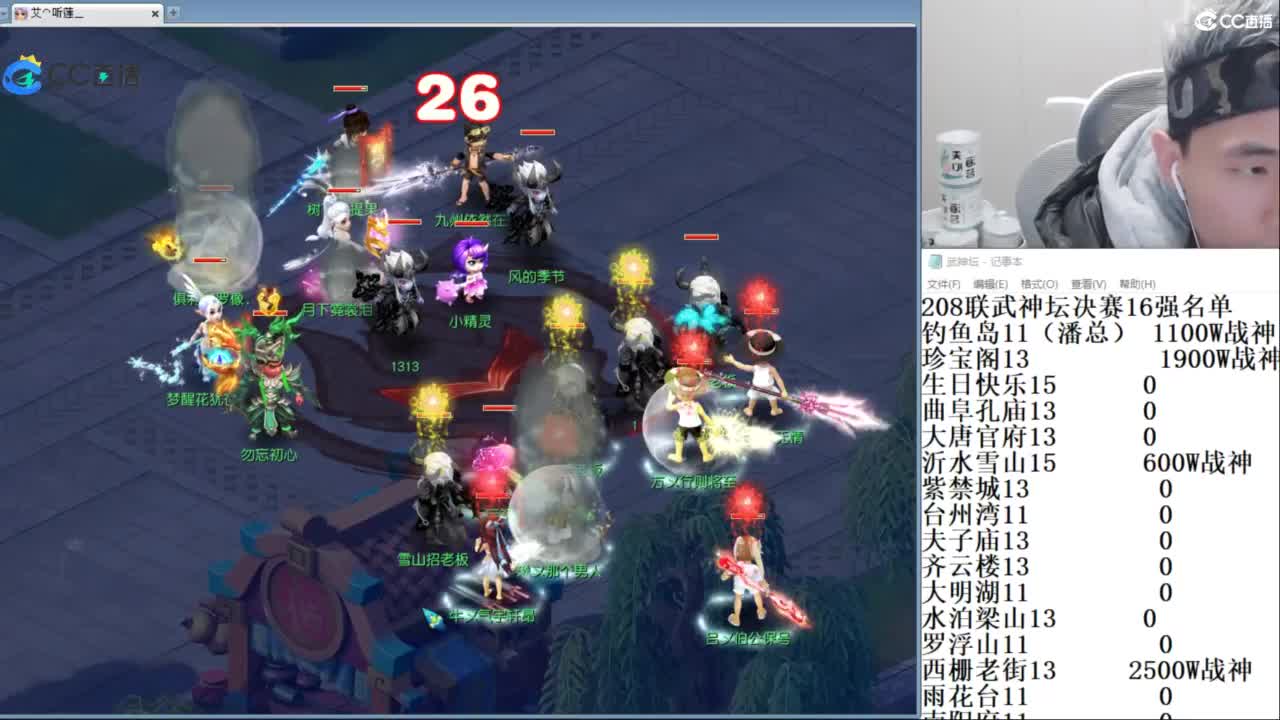
Task: Open the 文件(F) menu in Notepad
Action: pyautogui.click(x=944, y=284)
